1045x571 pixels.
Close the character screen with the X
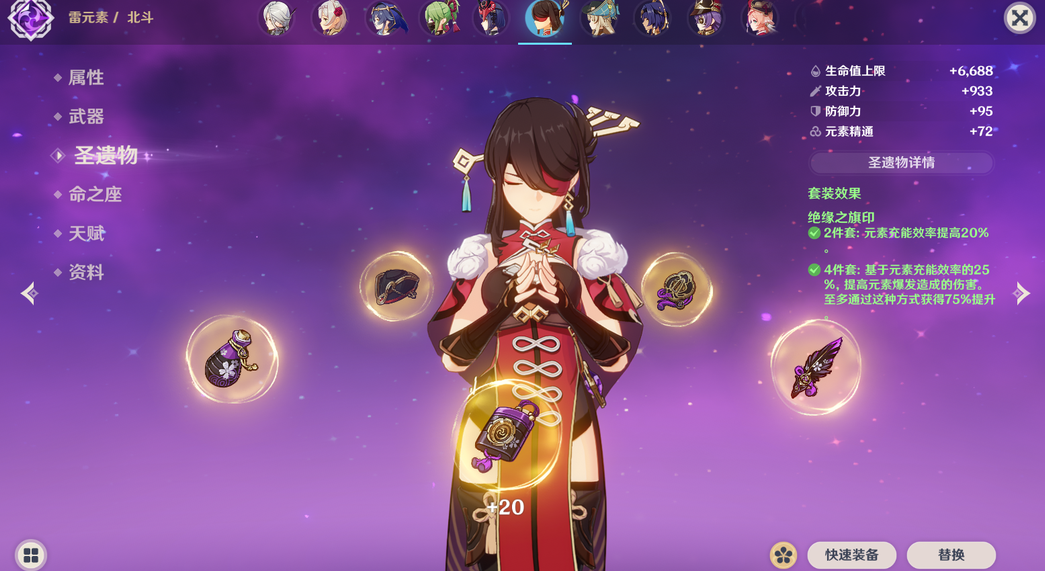(x=1019, y=18)
